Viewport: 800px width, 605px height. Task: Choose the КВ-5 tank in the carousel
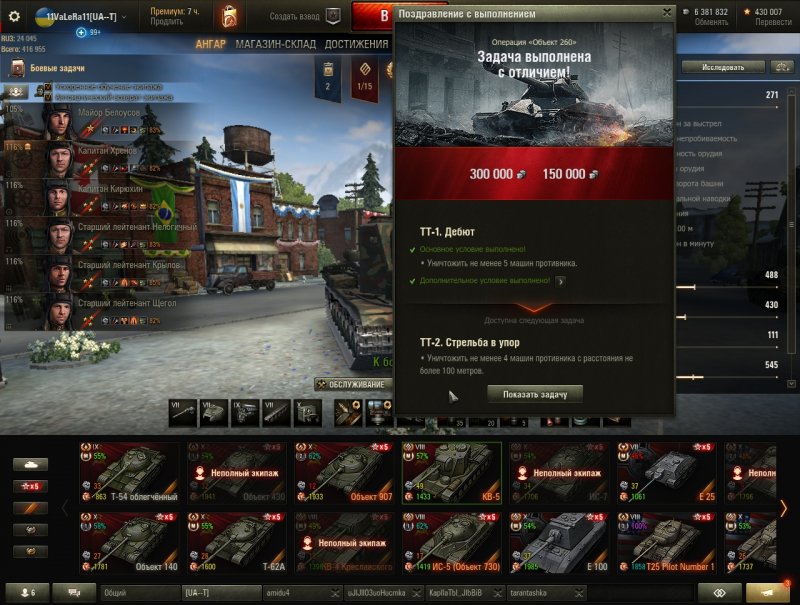tap(452, 474)
